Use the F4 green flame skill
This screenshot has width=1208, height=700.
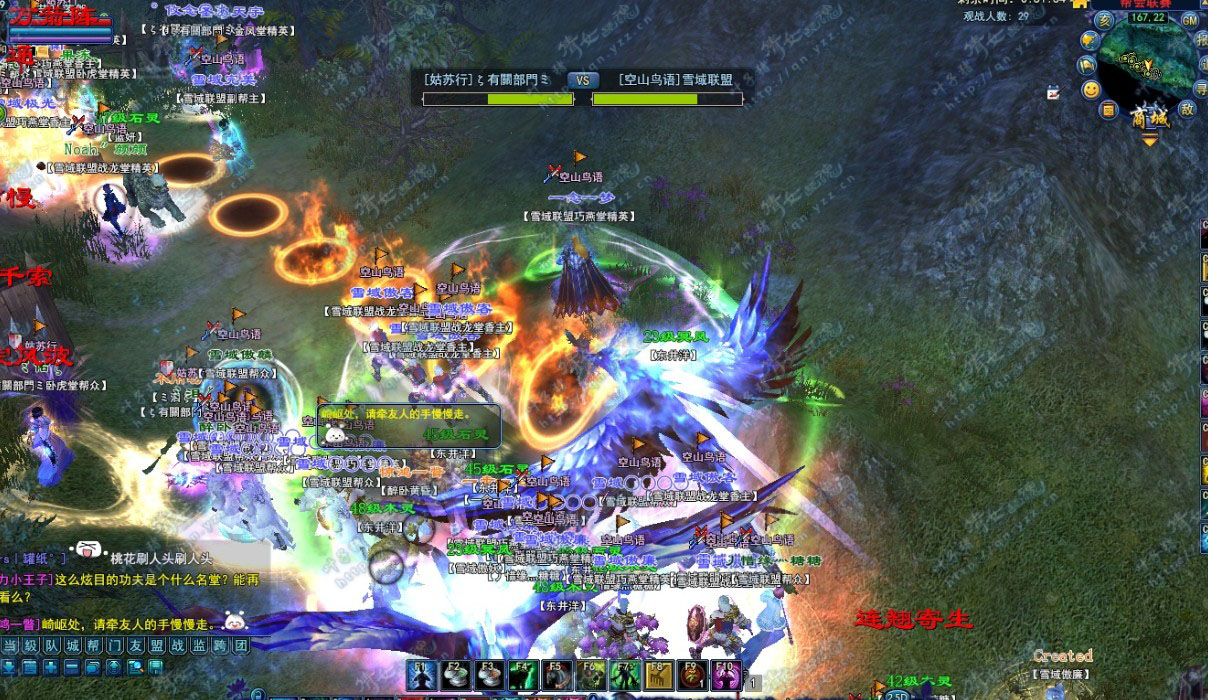522,675
